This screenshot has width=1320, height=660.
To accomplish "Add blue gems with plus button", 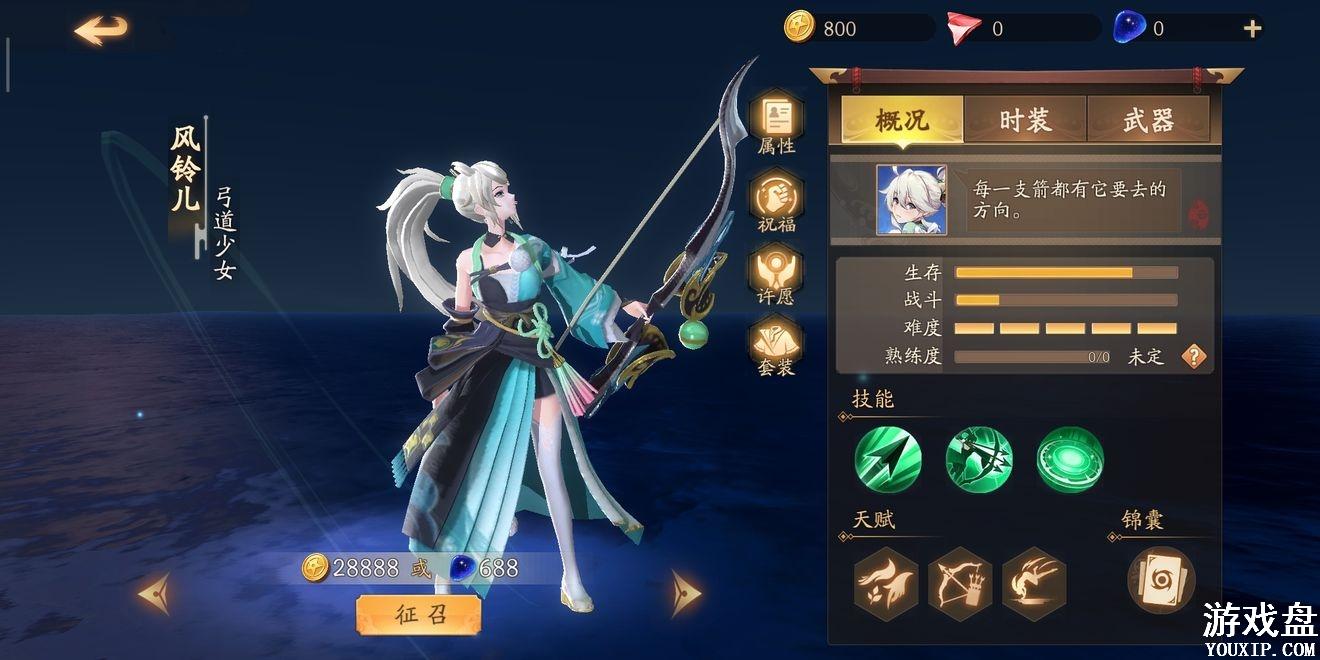I will [x=1252, y=29].
